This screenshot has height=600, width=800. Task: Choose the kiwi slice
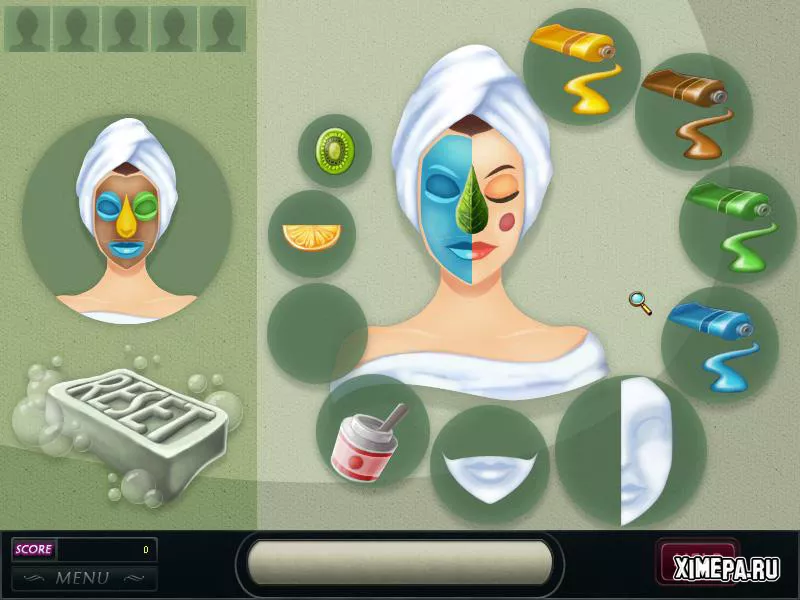coord(335,151)
